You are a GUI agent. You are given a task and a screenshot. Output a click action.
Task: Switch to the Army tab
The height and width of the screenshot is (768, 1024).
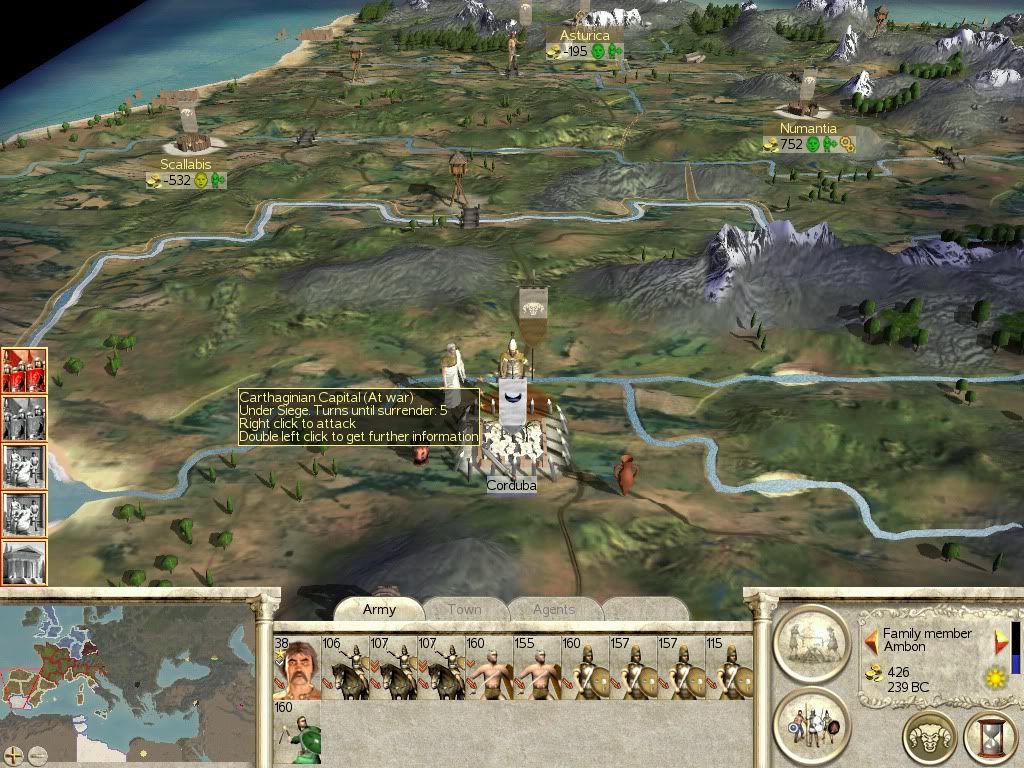coord(379,609)
